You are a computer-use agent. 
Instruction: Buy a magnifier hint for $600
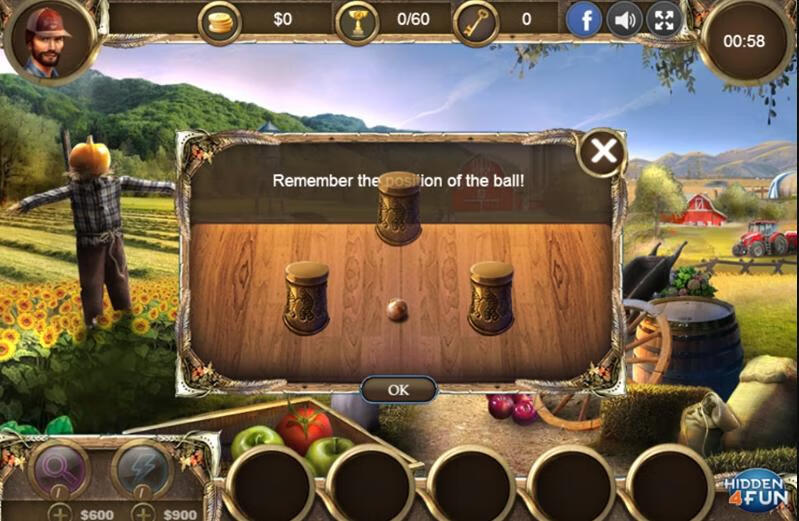coord(61,513)
